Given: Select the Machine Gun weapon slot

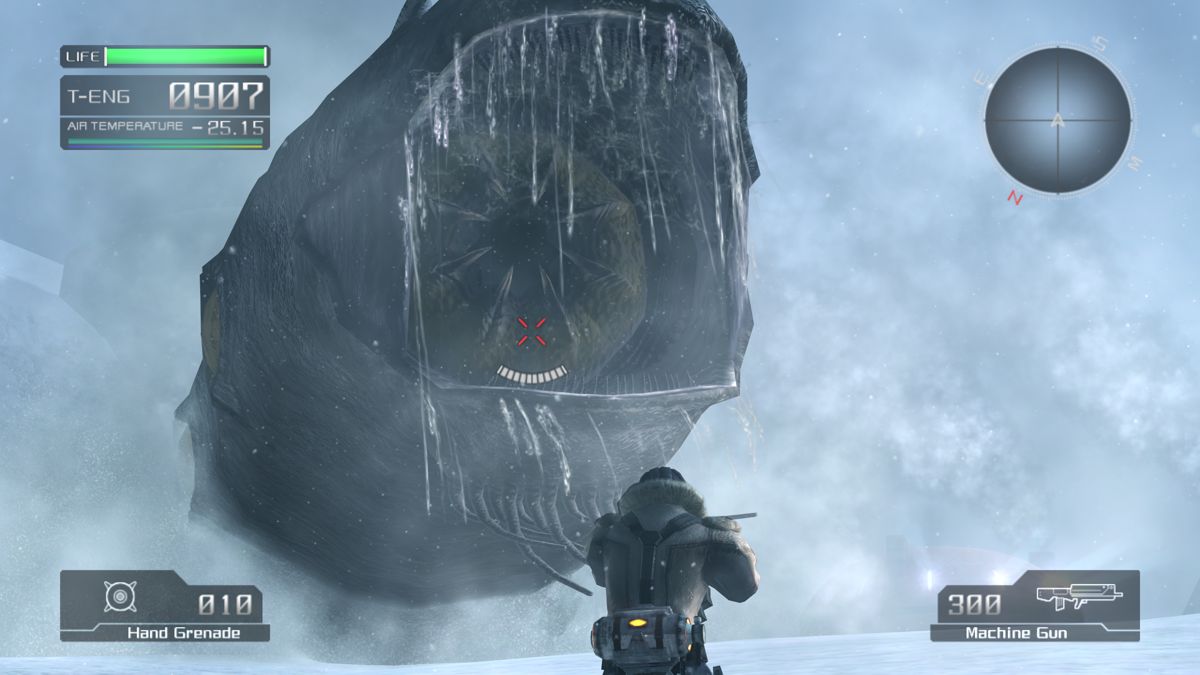Looking at the screenshot, I should (x=1034, y=605).
